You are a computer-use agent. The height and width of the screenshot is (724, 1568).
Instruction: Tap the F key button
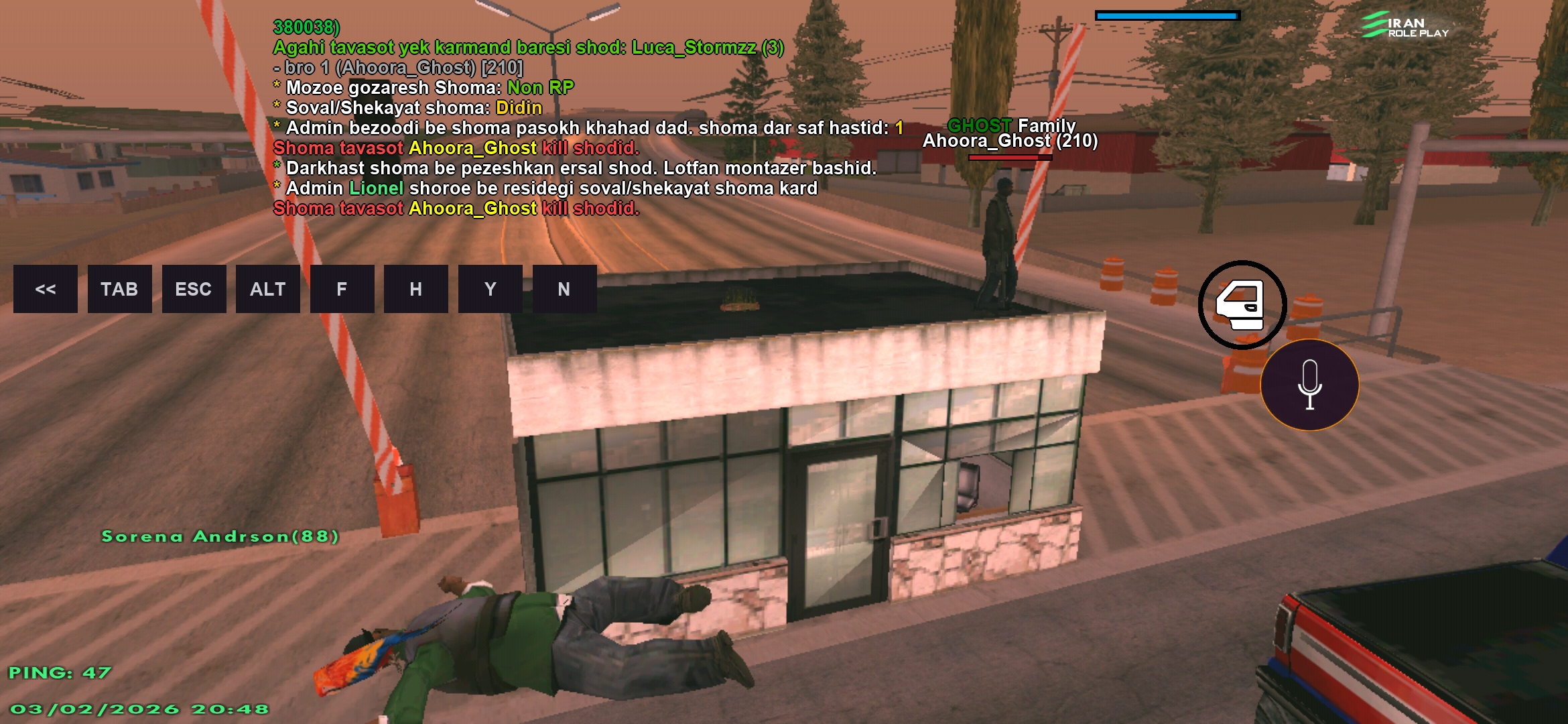click(342, 289)
